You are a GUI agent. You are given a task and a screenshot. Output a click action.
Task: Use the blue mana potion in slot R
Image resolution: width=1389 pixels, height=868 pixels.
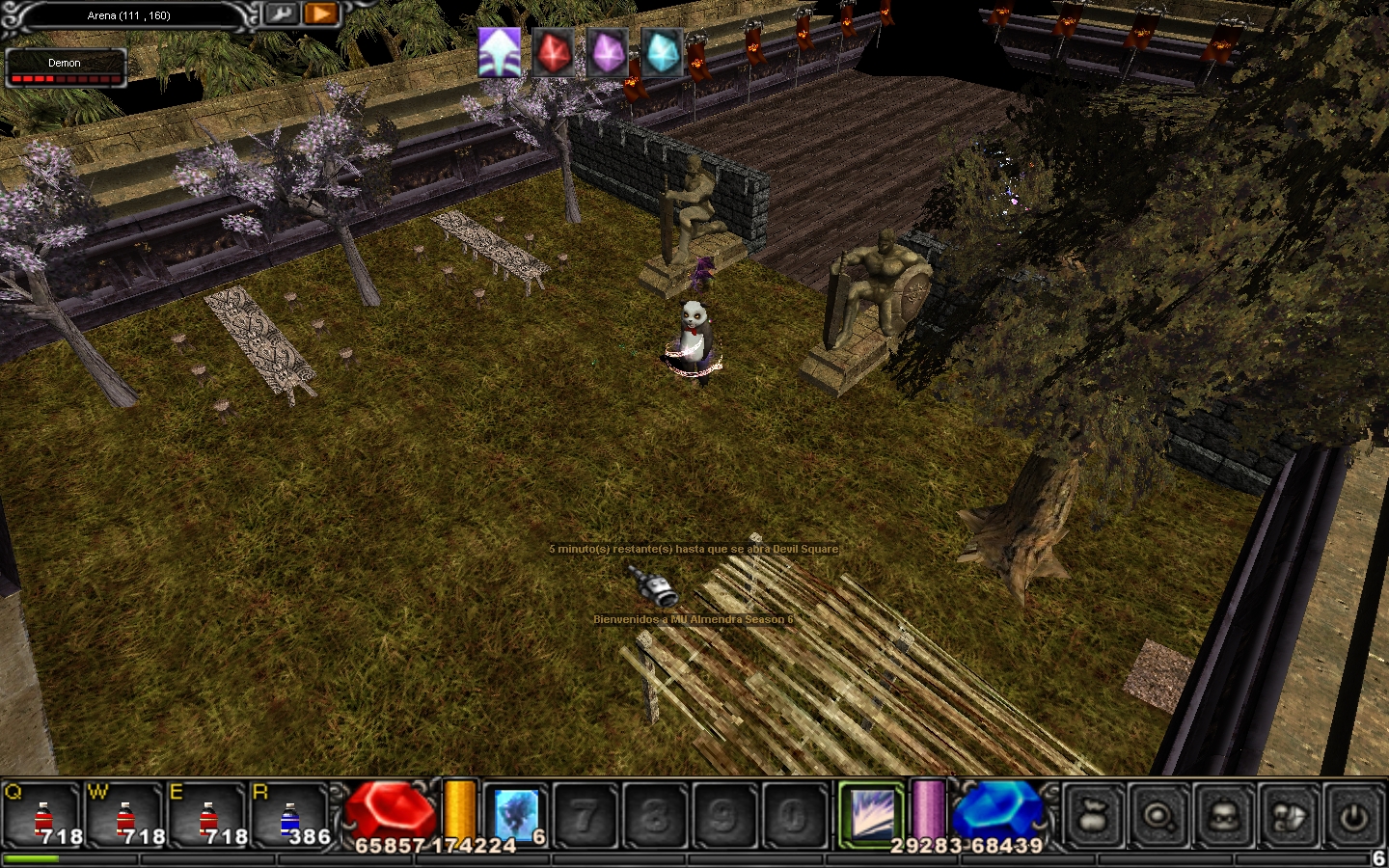(x=290, y=818)
